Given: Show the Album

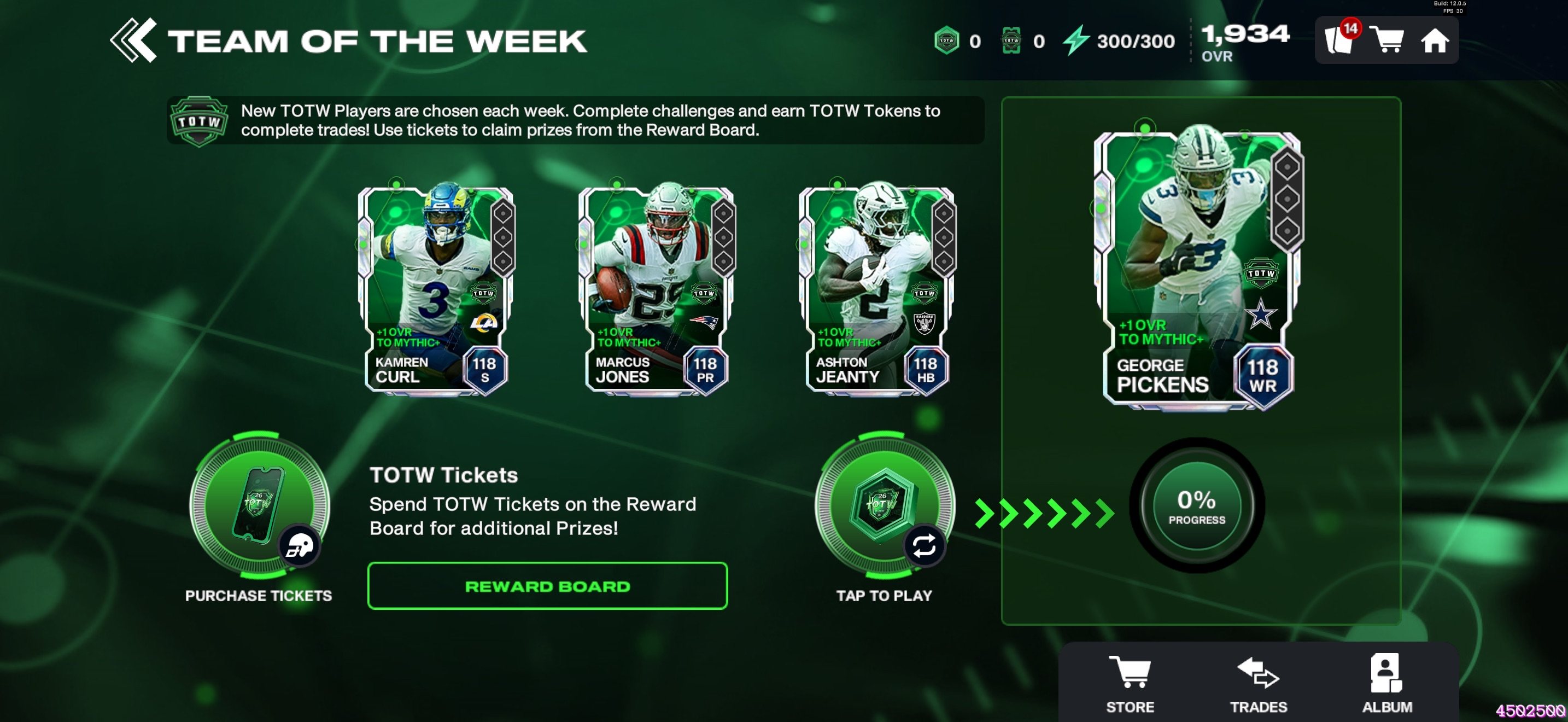Looking at the screenshot, I should click(1386, 683).
